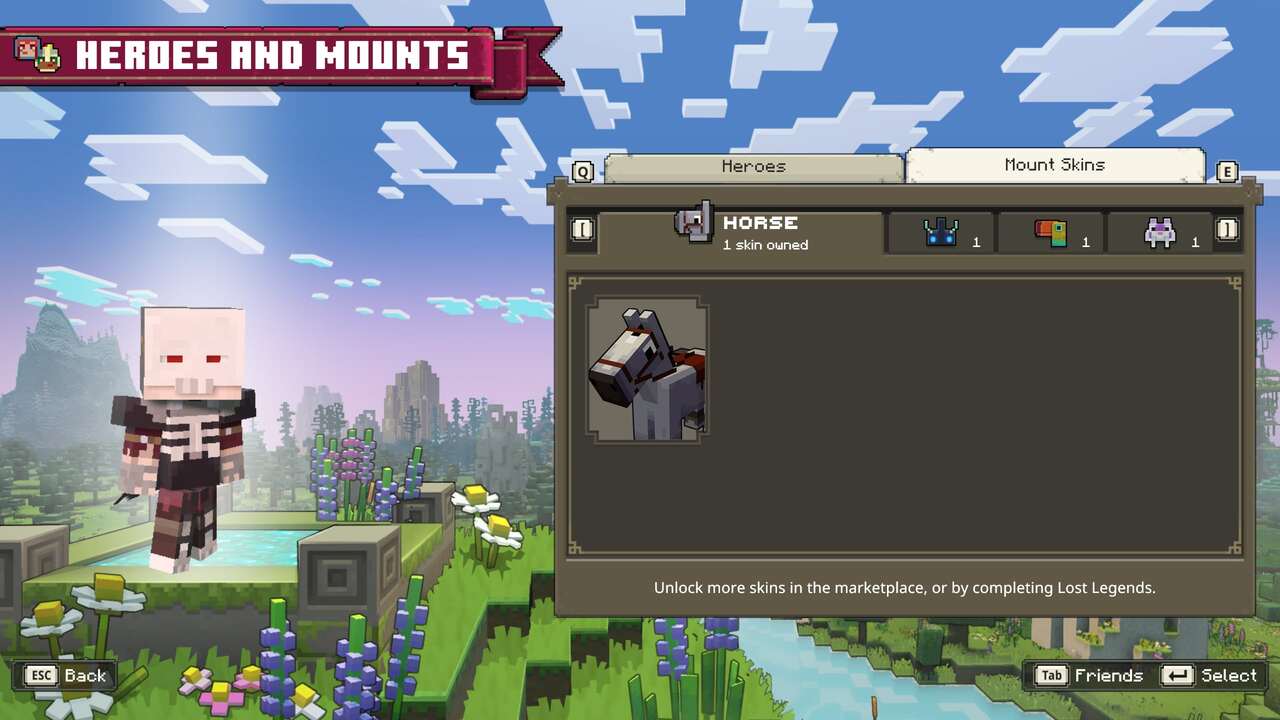Click the left bracket page icon

[582, 230]
